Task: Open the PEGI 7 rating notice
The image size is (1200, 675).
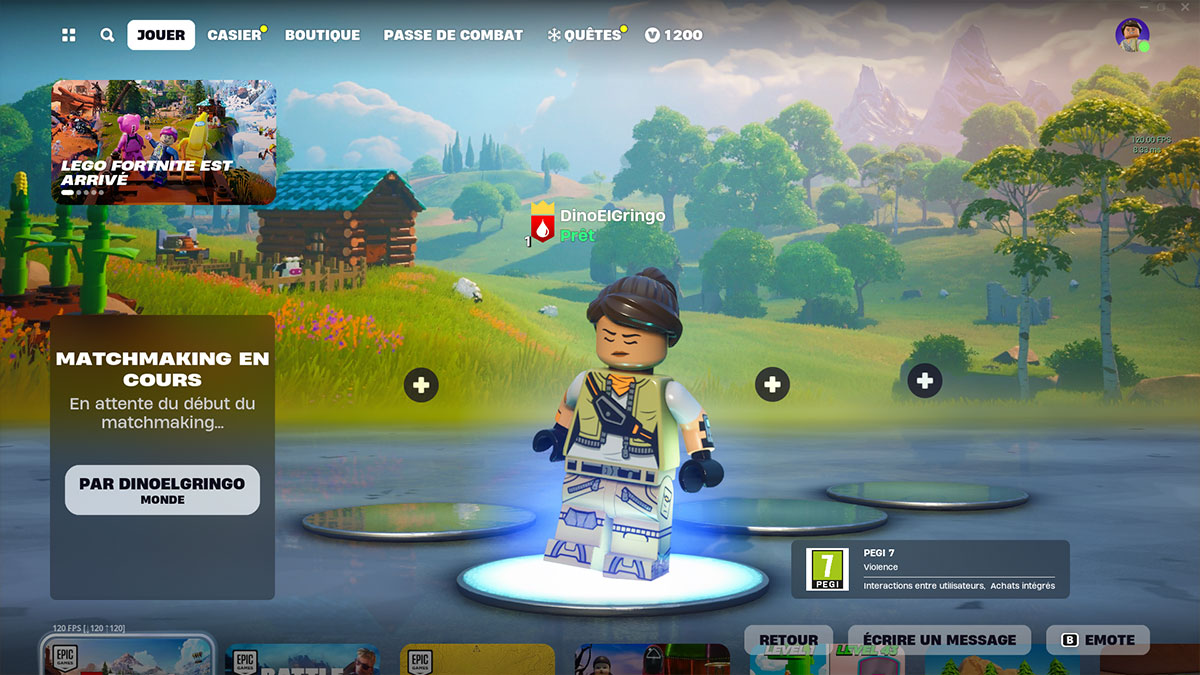Action: pos(930,569)
